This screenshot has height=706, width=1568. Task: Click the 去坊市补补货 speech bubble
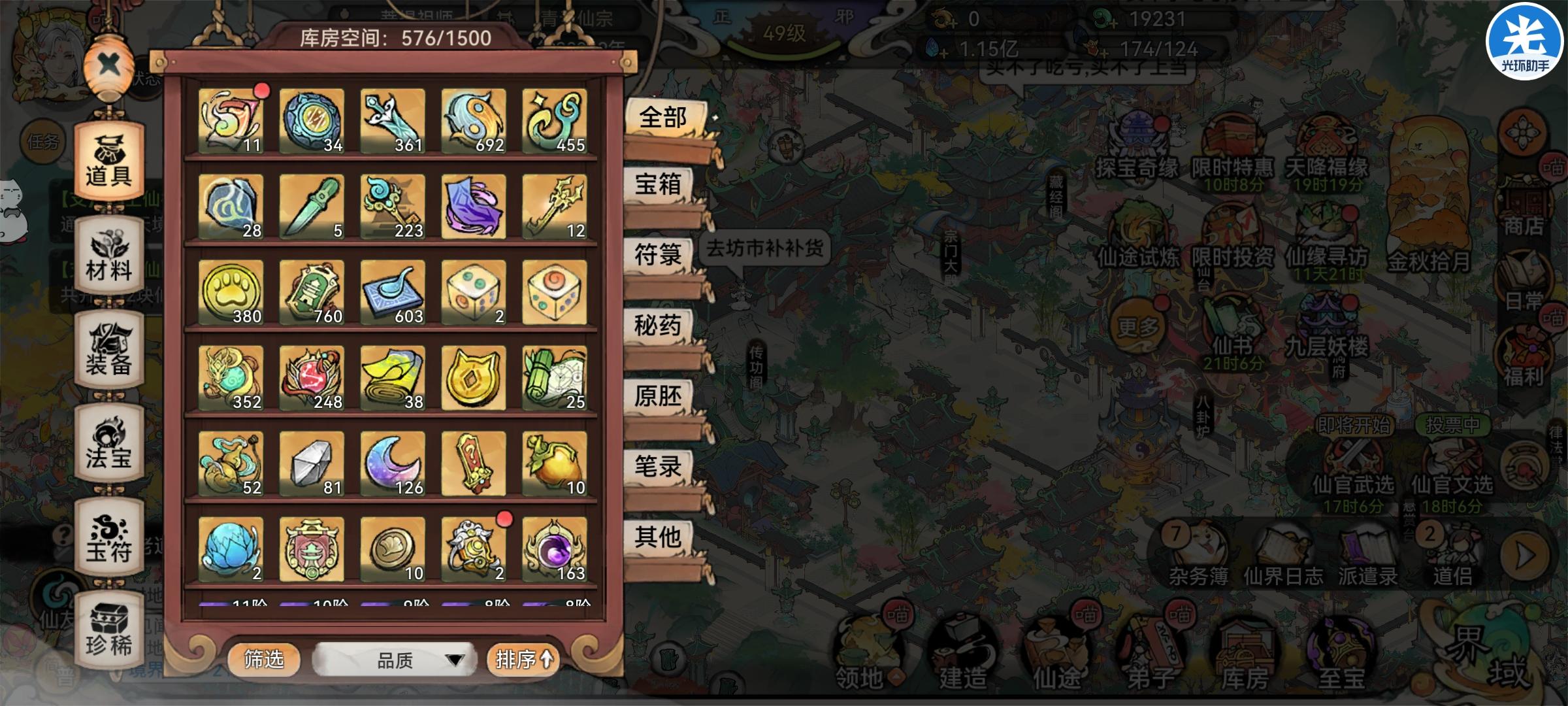(x=764, y=248)
